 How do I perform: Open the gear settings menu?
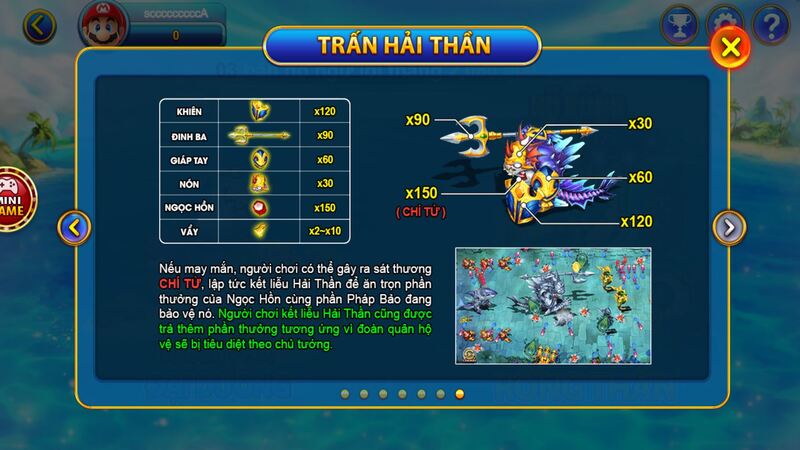pyautogui.click(x=725, y=24)
